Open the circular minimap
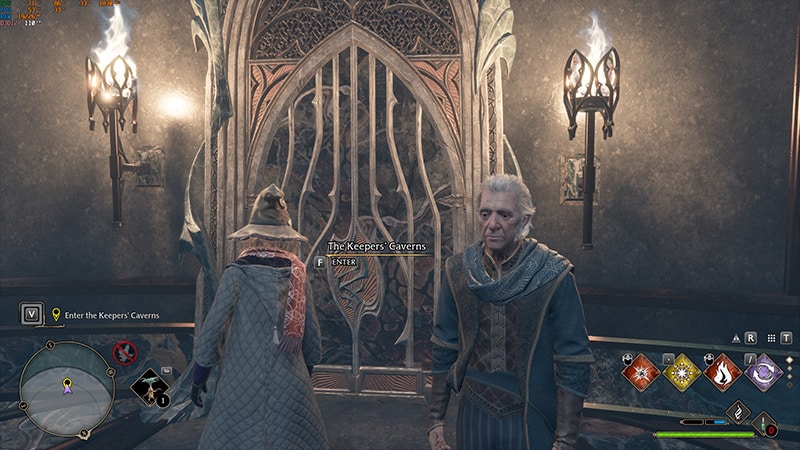Viewport: 800px width, 450px height. tap(66, 383)
